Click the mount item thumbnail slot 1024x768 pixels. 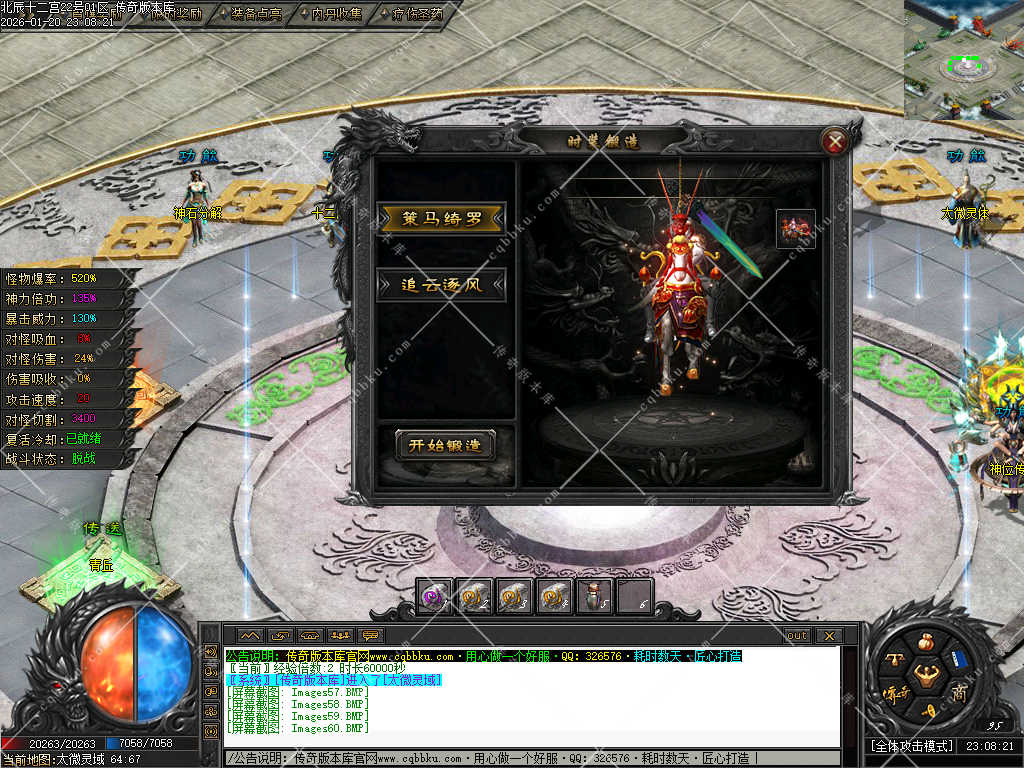[x=796, y=229]
